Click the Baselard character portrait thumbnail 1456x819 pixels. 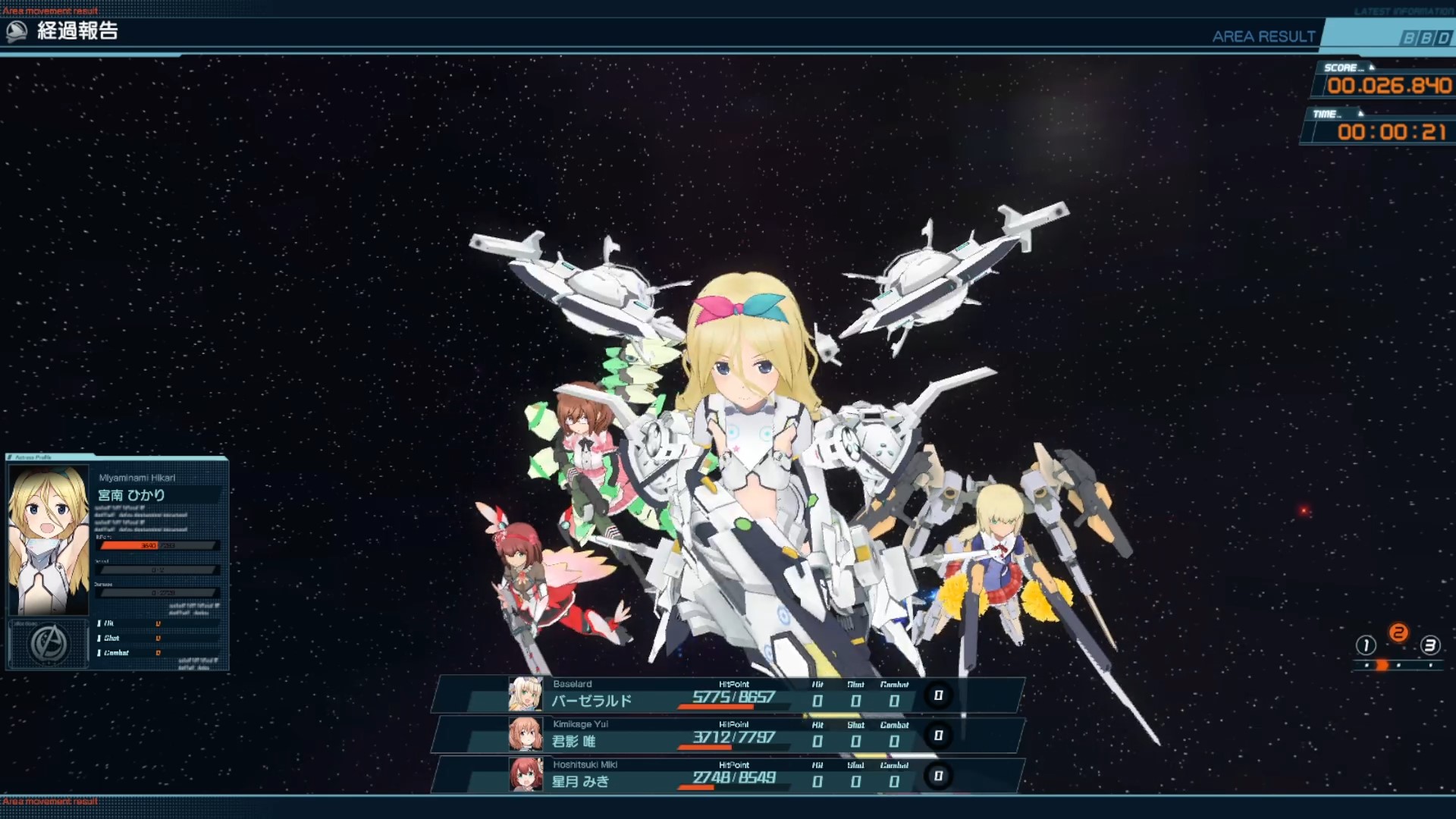click(526, 695)
